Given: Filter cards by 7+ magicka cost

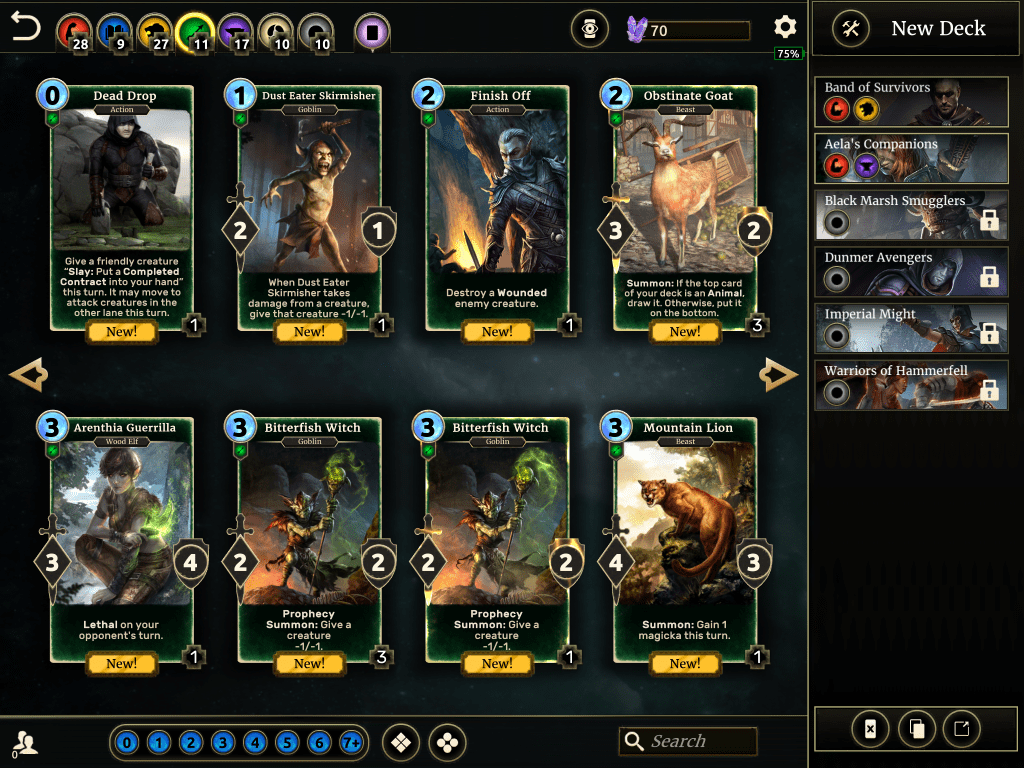Looking at the screenshot, I should pos(351,743).
